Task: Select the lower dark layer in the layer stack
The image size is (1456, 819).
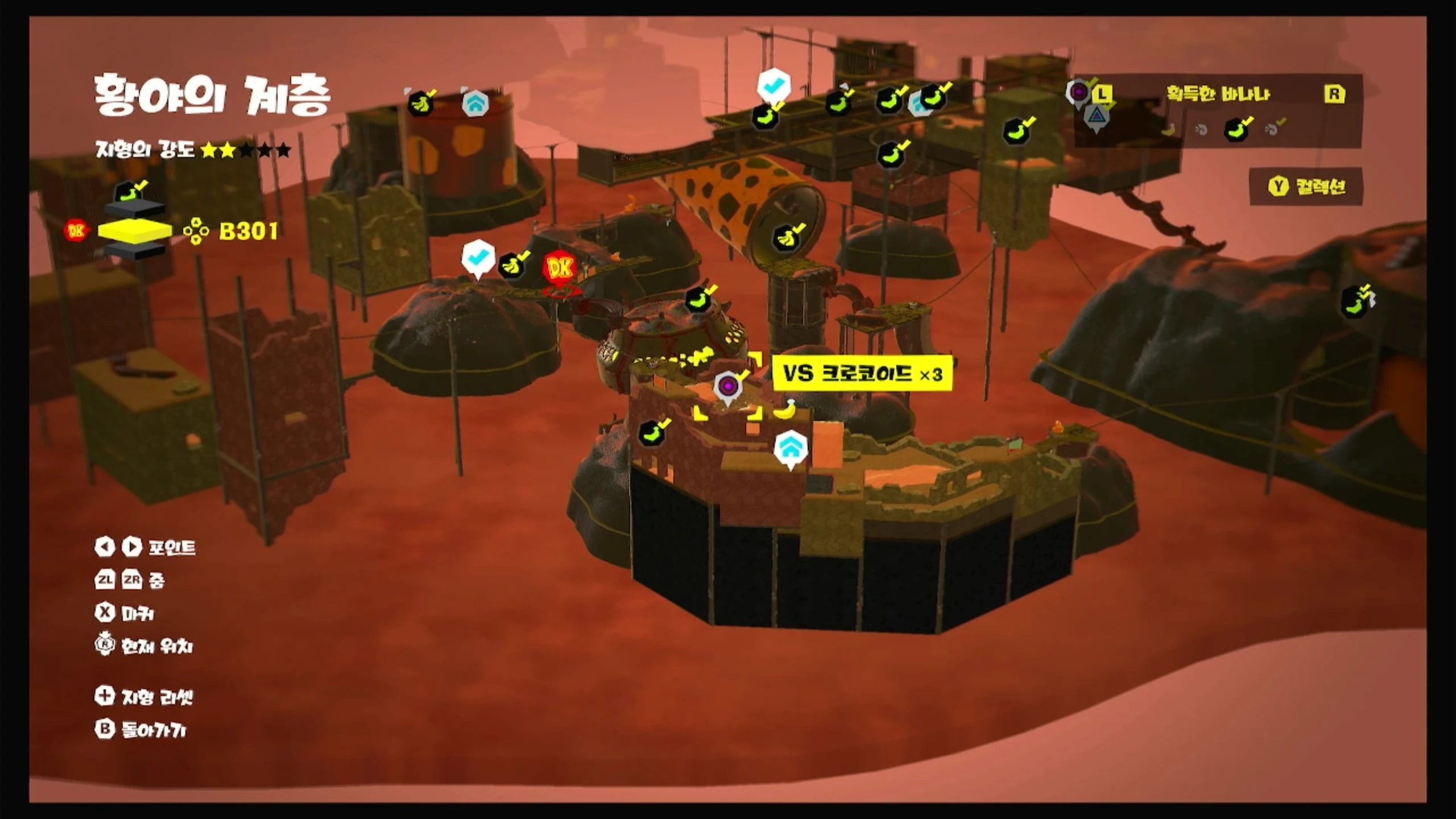Action: 135,250
